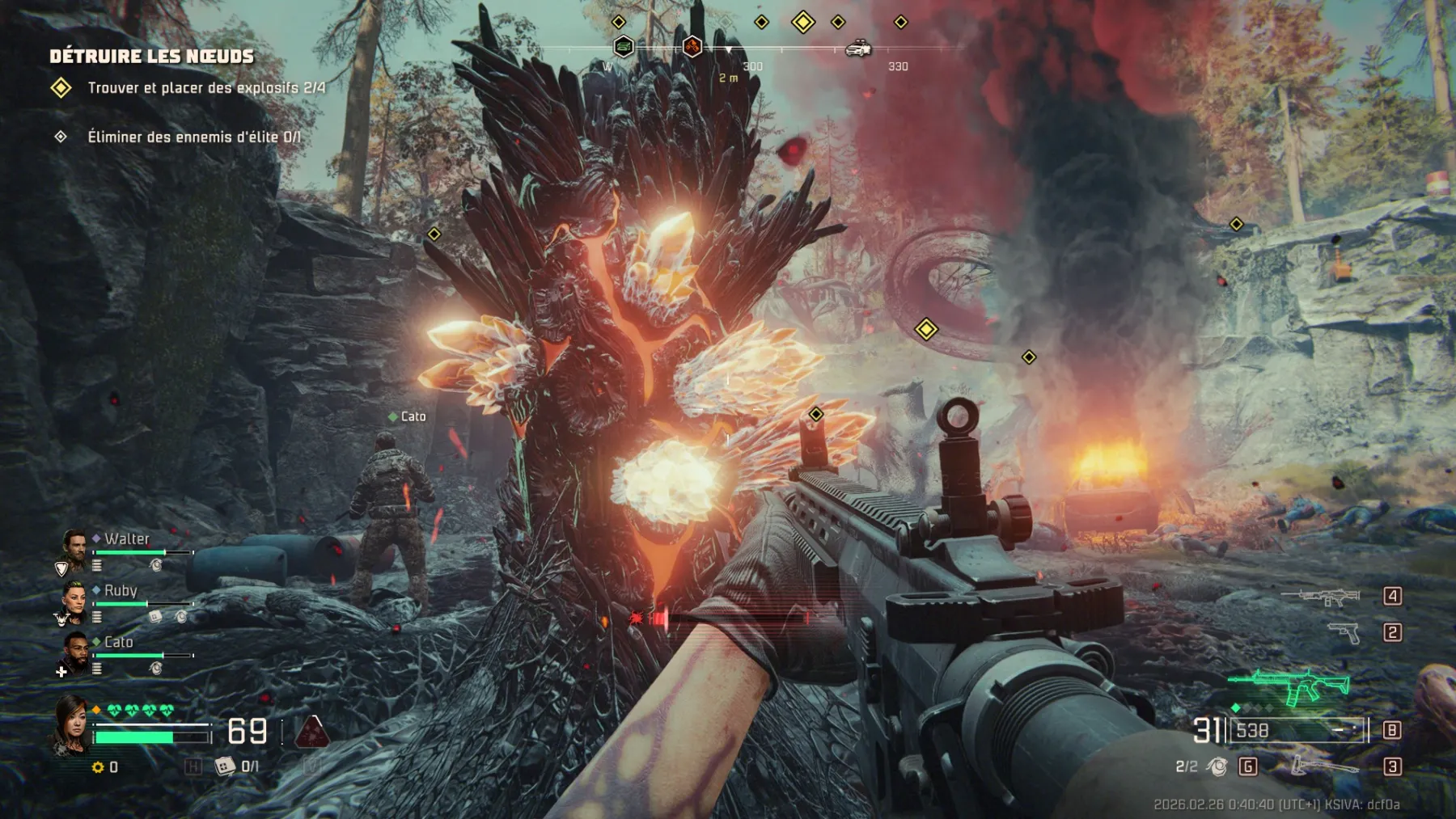This screenshot has width=1456, height=819.
Task: Select the active green assault rifle
Action: pos(1289,686)
